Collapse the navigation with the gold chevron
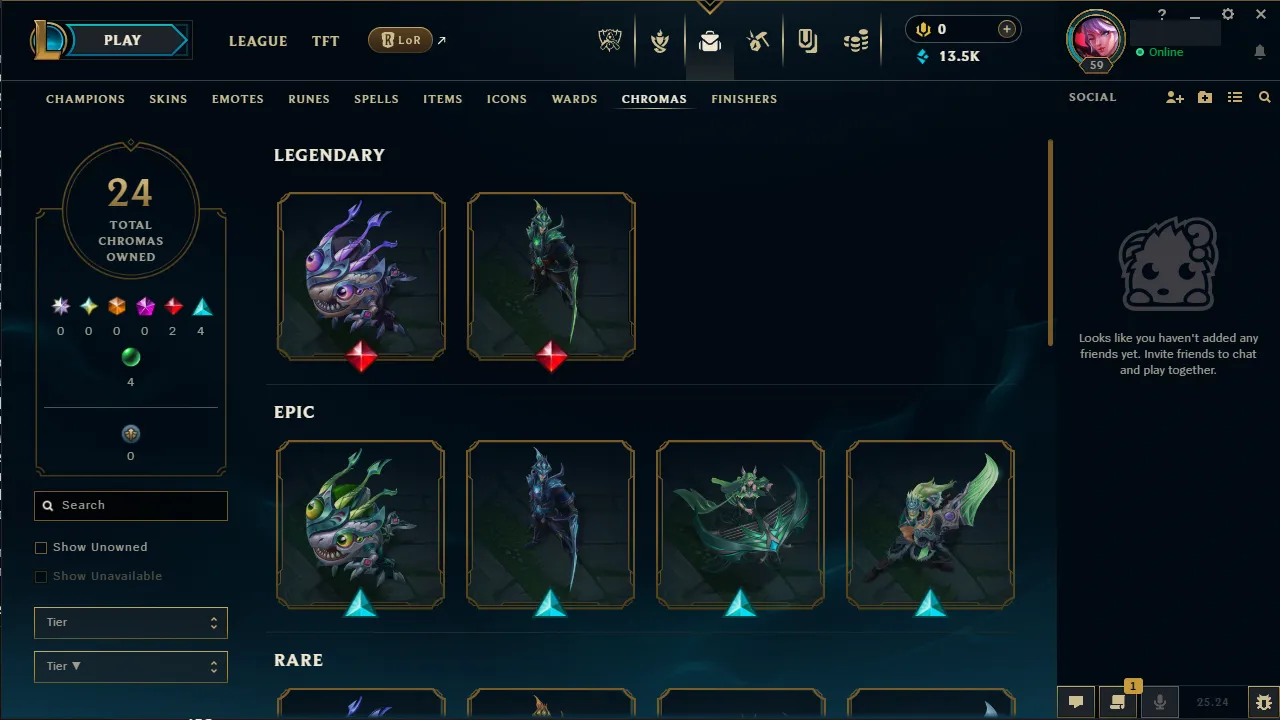Screen dimensions: 1280x720 tap(710, 5)
